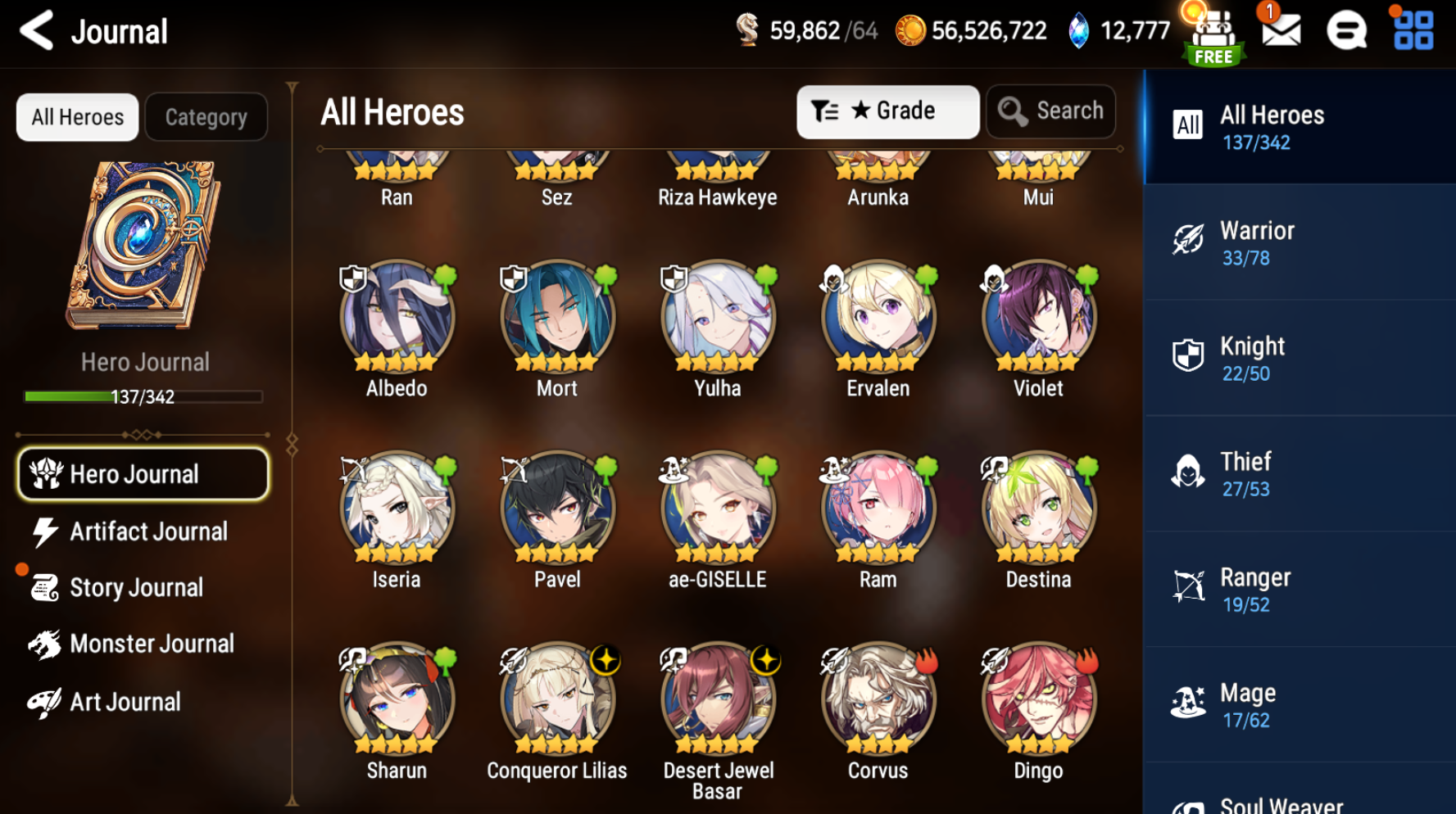This screenshot has width=1456, height=814.
Task: Open the blue grid main menu
Action: tap(1413, 31)
